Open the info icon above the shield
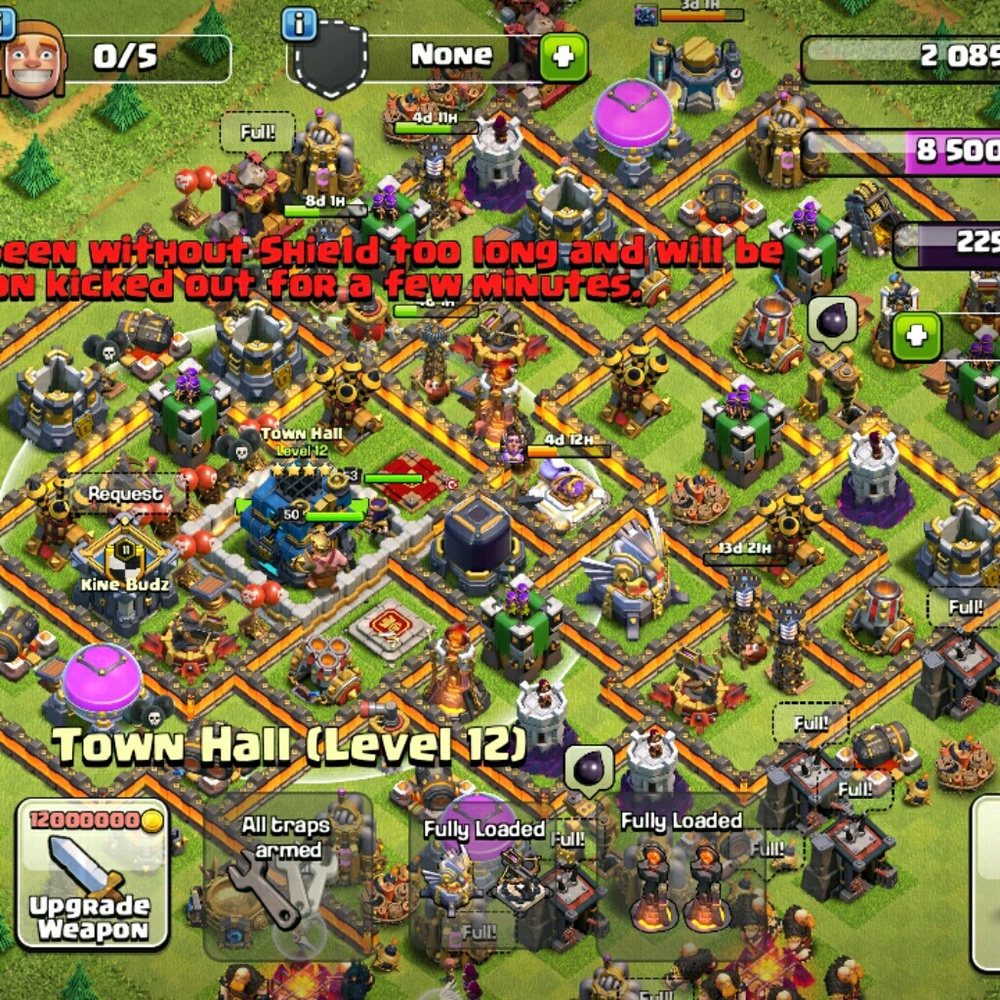Viewport: 1000px width, 1000px height. tap(299, 24)
